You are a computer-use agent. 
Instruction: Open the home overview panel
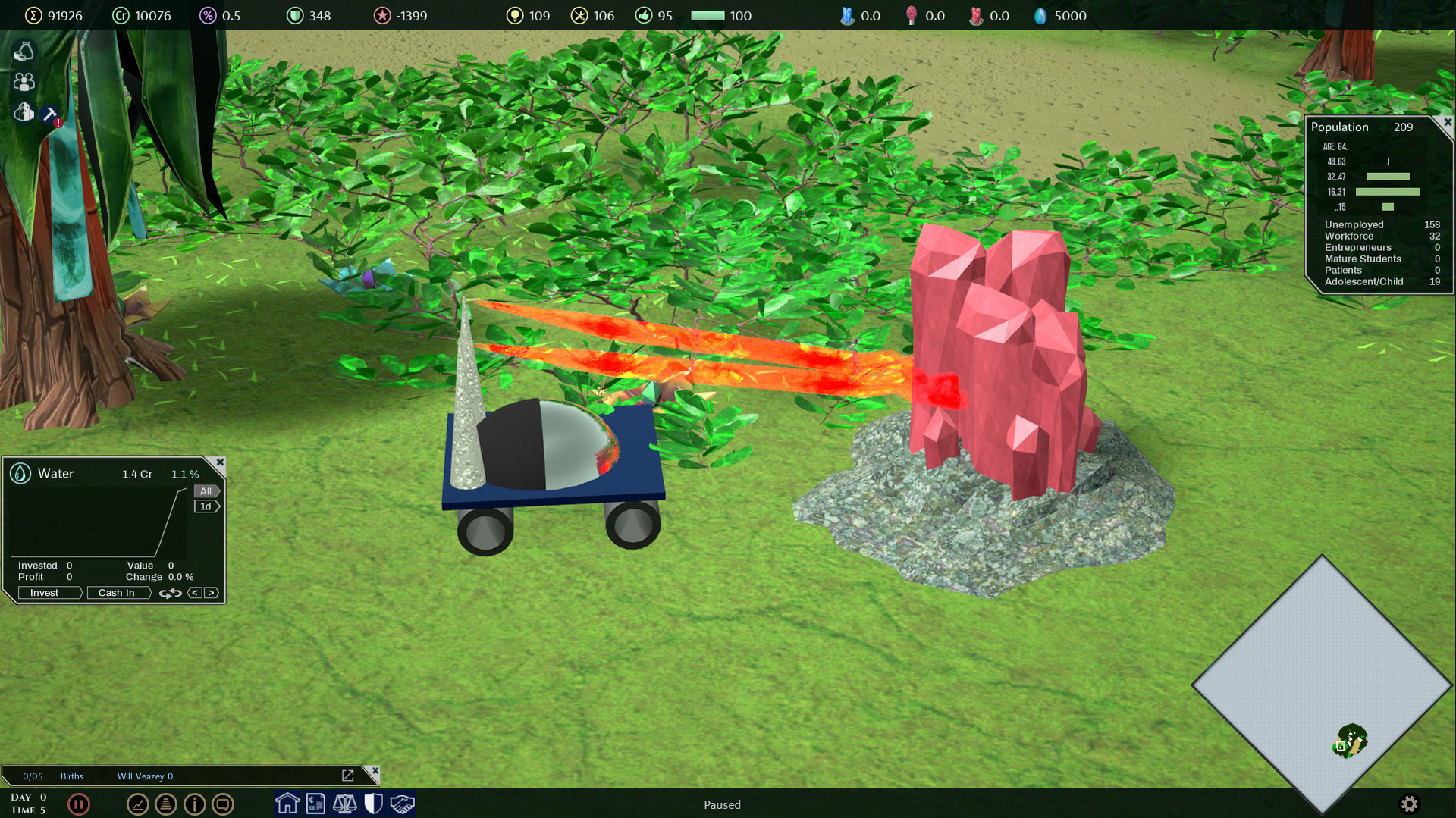click(x=287, y=804)
